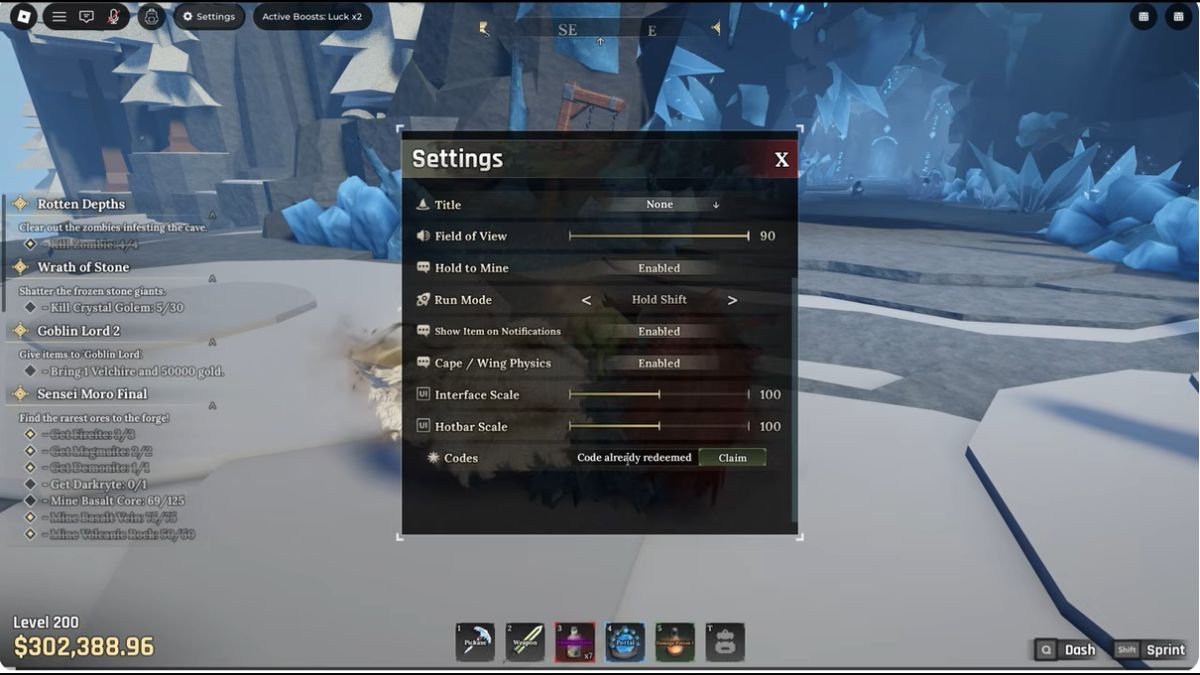The width and height of the screenshot is (1200, 675).
Task: Select the Pickaxe hotbar slot
Action: pyautogui.click(x=475, y=642)
